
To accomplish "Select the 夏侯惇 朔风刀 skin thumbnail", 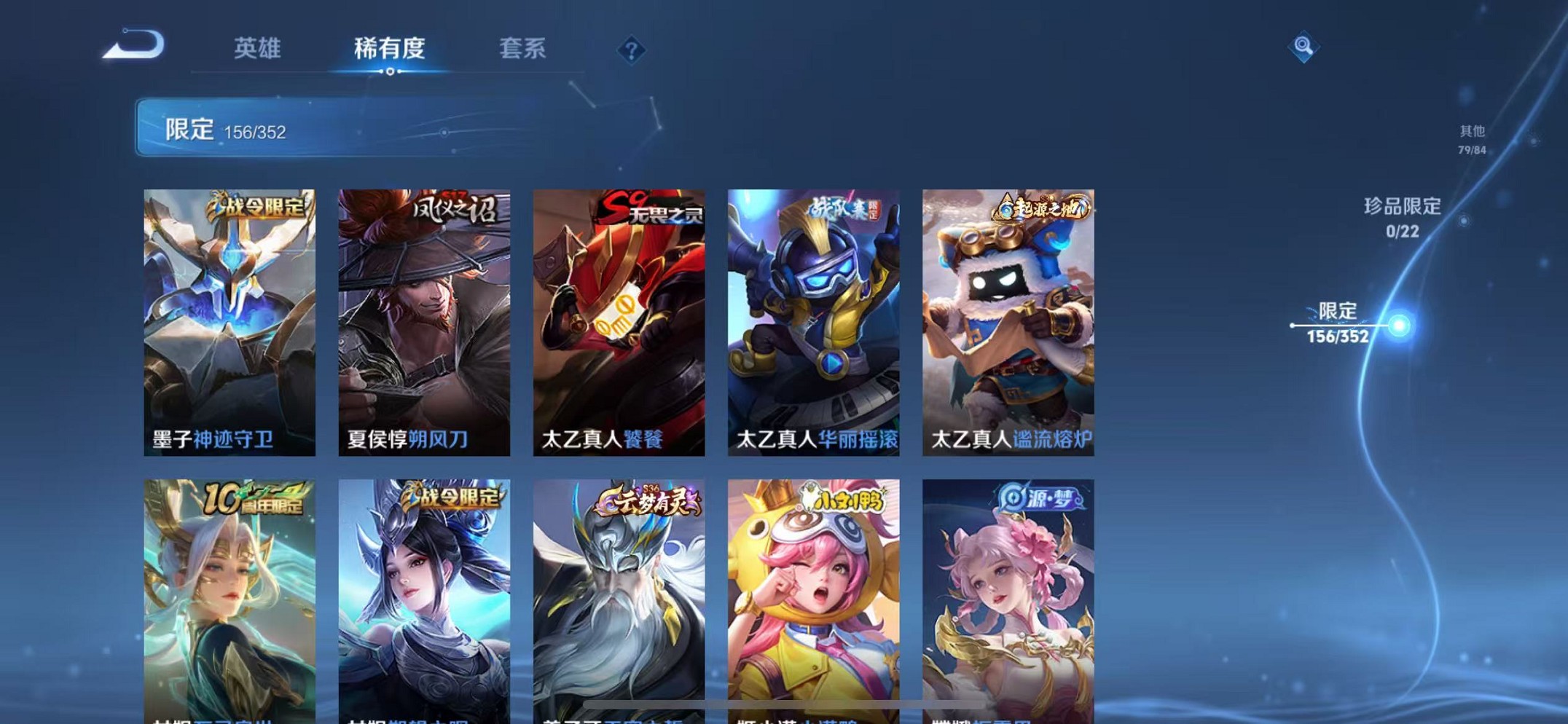I will click(423, 319).
